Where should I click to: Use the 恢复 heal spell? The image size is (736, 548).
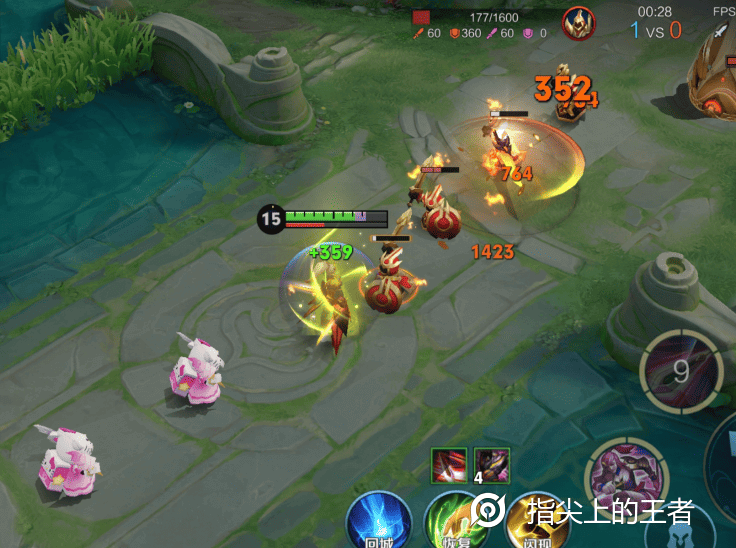click(452, 521)
